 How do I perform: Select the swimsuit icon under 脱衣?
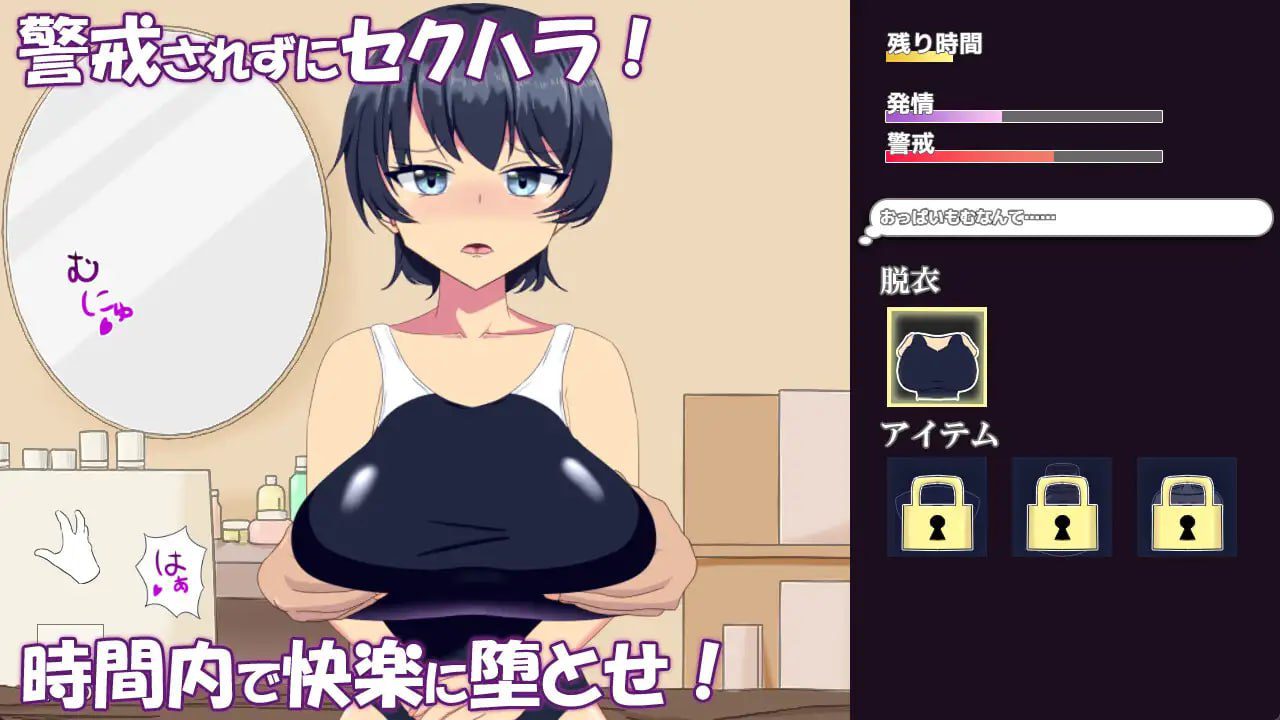coord(936,359)
